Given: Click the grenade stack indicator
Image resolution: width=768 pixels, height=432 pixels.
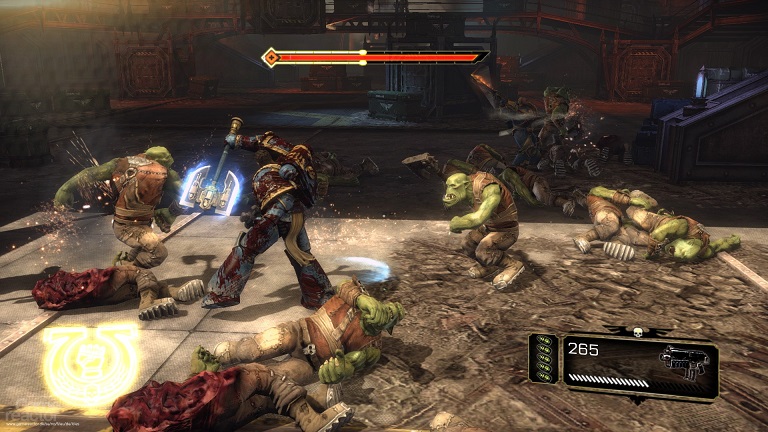Looking at the screenshot, I should [544, 359].
